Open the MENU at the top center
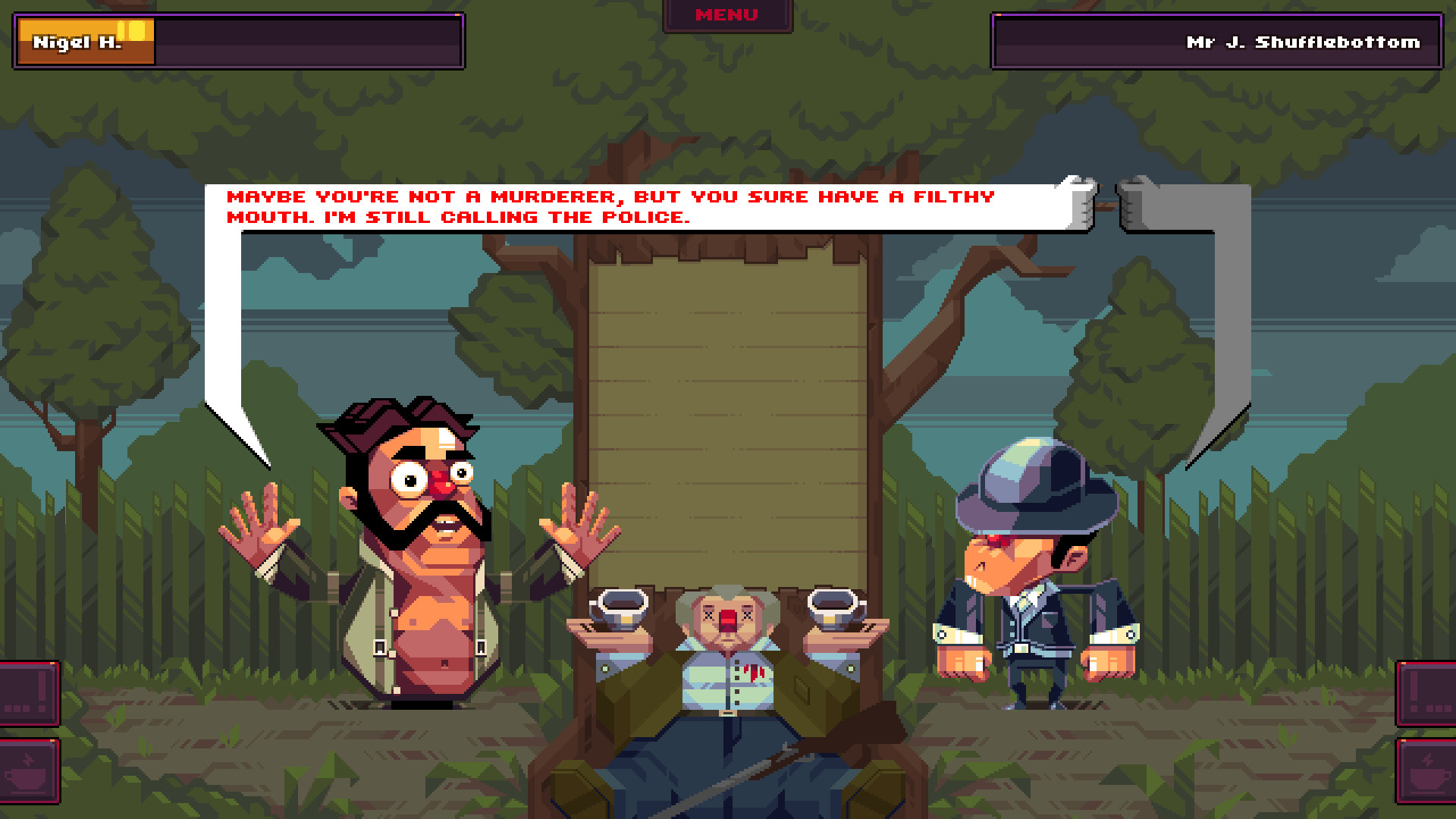This screenshot has height=819, width=1456. [726, 14]
